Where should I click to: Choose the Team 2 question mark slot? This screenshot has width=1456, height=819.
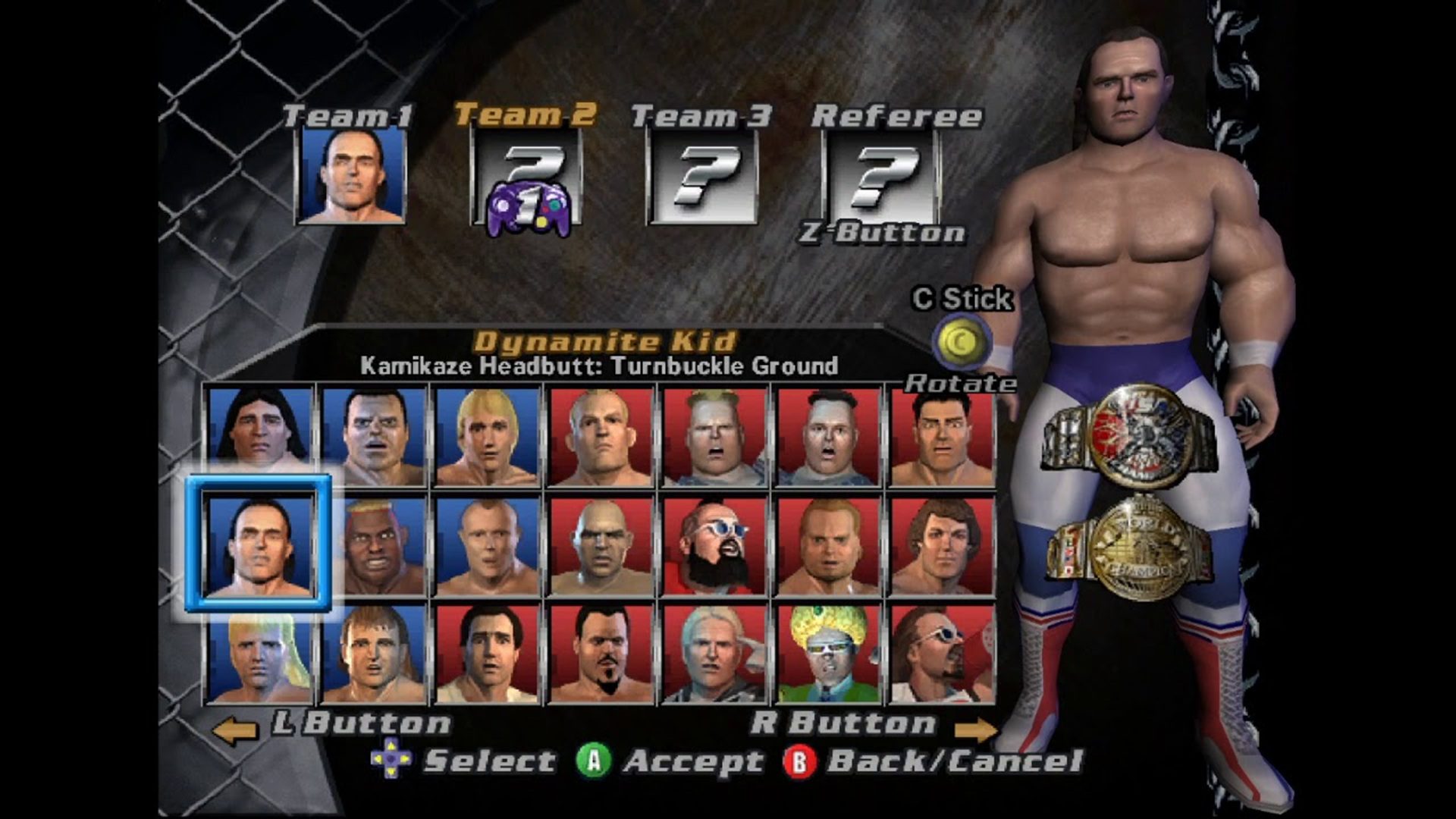(x=527, y=178)
